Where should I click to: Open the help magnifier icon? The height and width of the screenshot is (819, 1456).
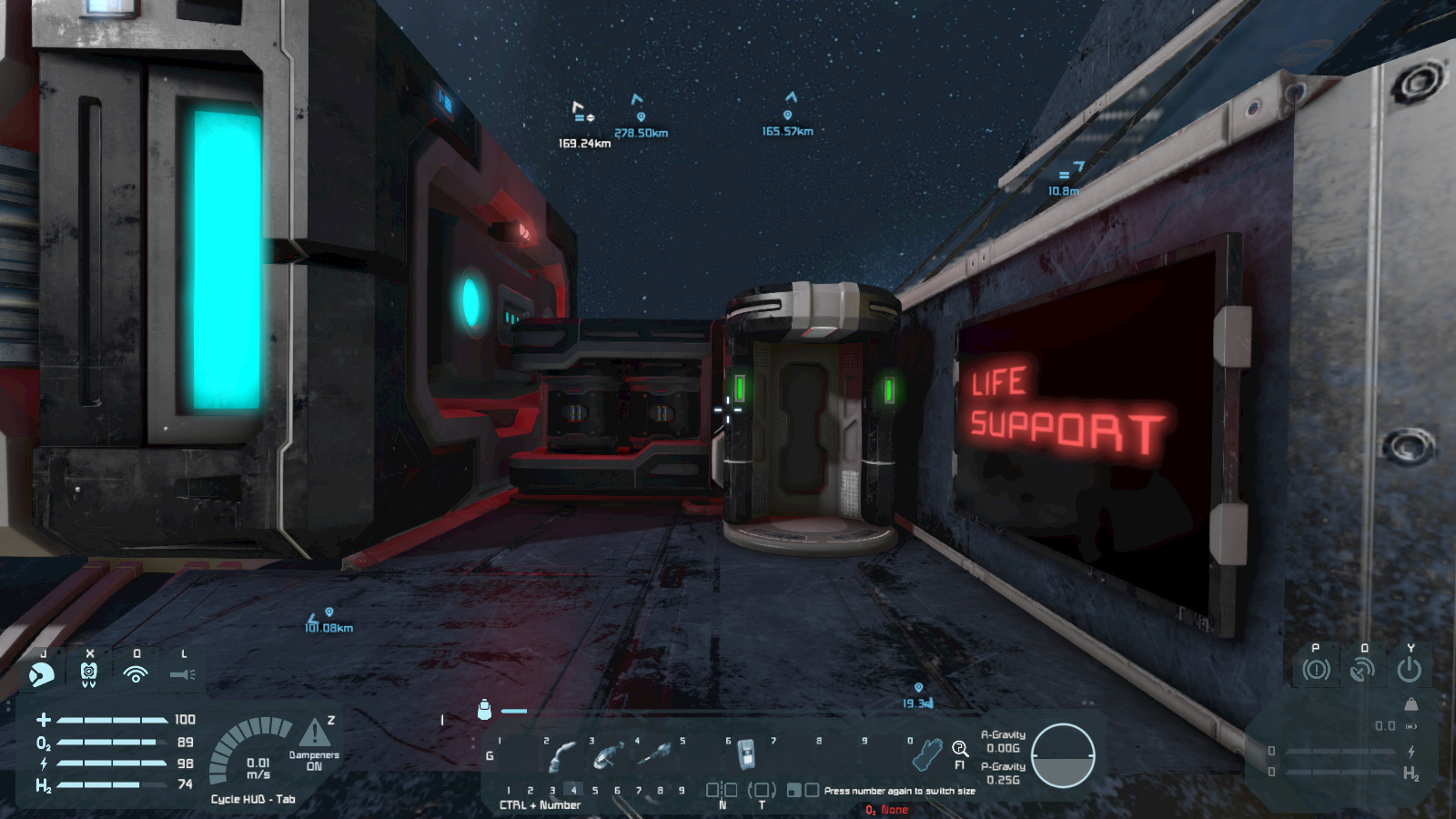(x=959, y=749)
